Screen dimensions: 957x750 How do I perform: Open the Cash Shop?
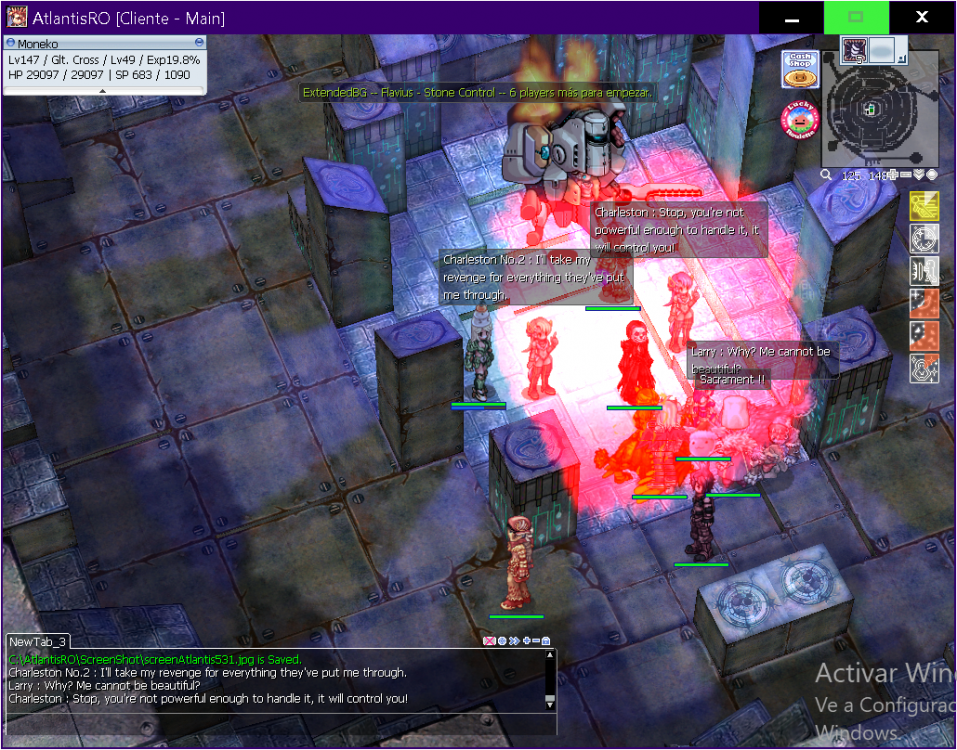(800, 69)
